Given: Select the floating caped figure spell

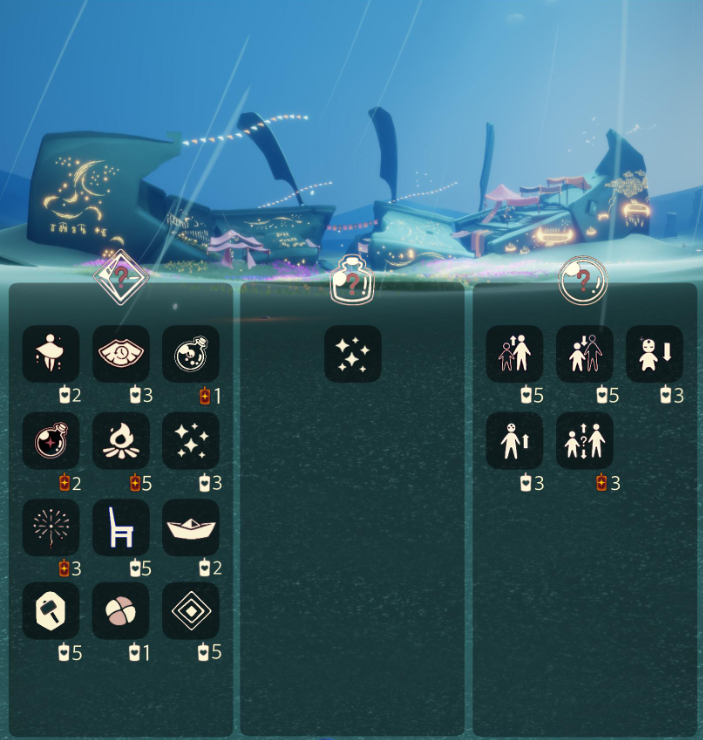Looking at the screenshot, I should point(51,353).
